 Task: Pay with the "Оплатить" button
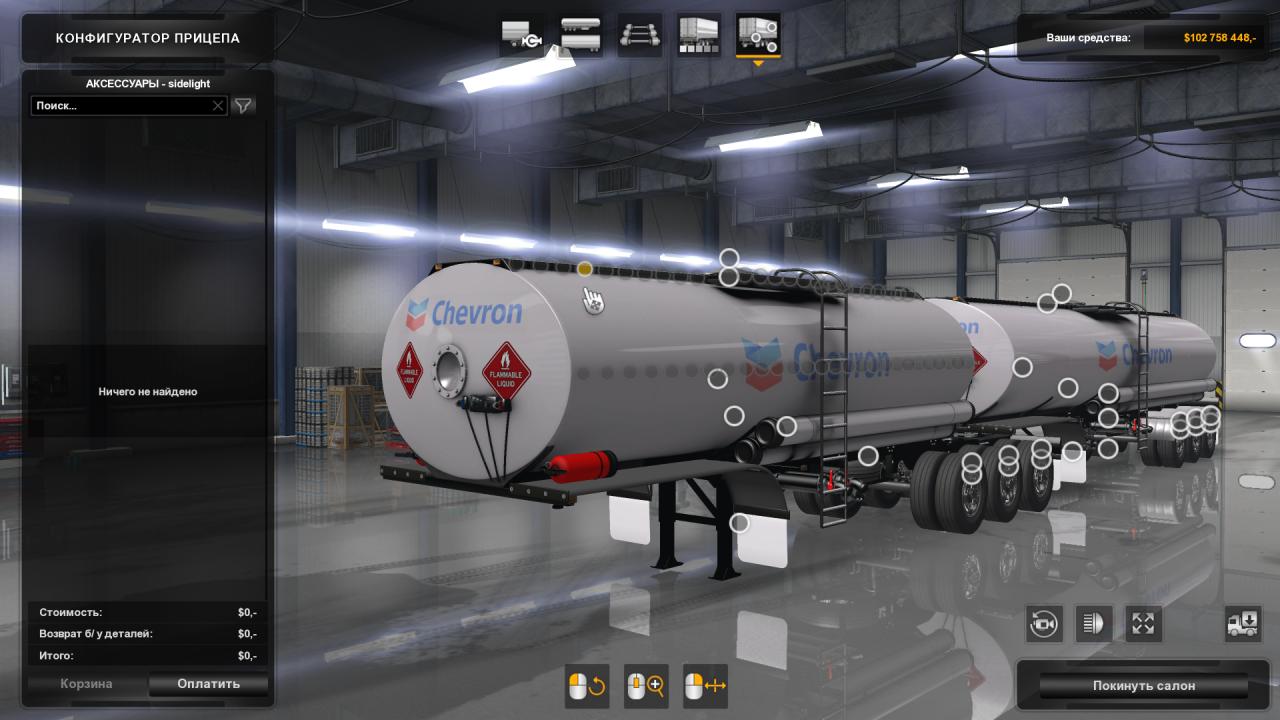208,684
